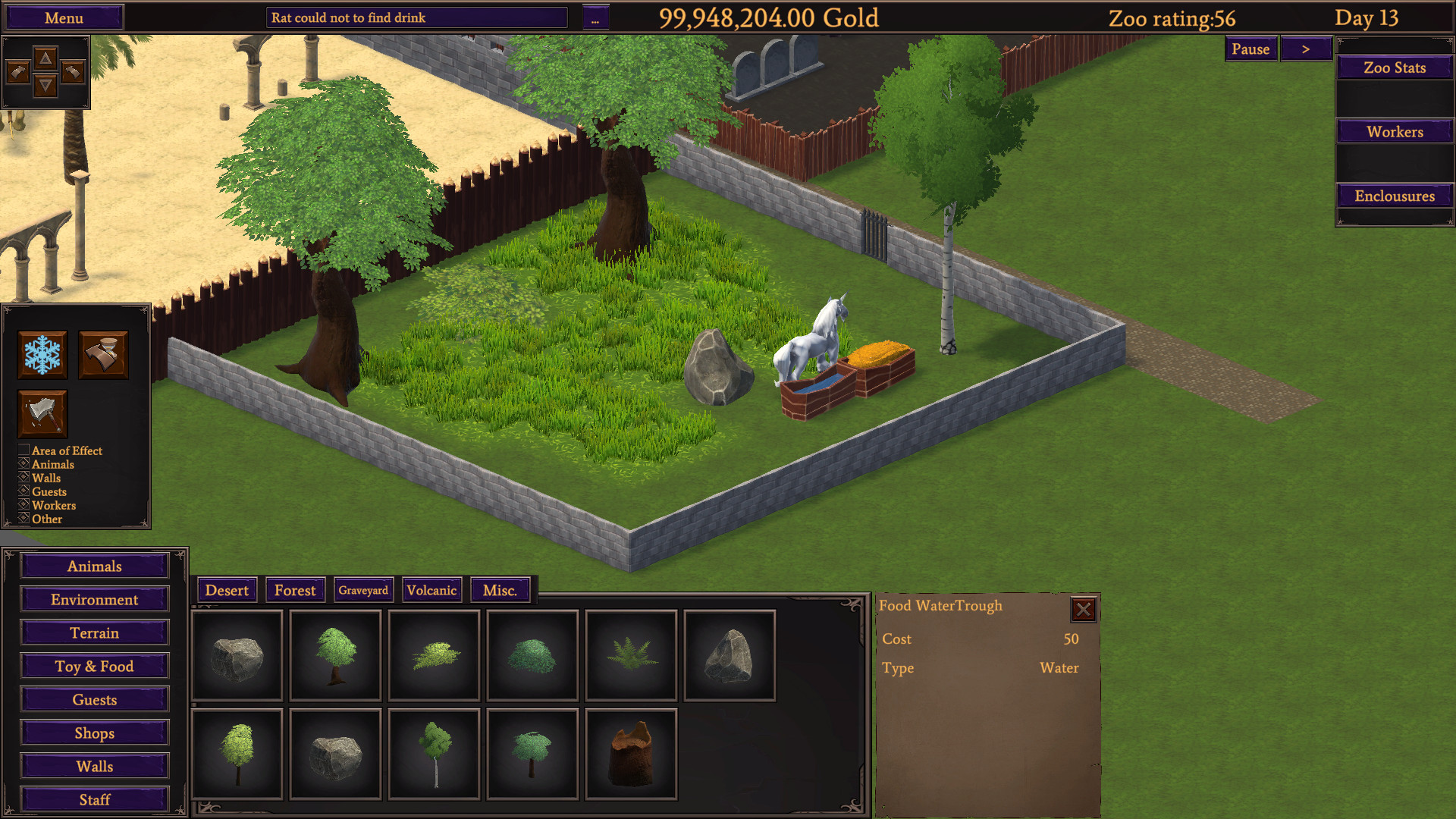Toggle the Guests visibility checkbox
This screenshot has height=819, width=1456.
[x=24, y=491]
